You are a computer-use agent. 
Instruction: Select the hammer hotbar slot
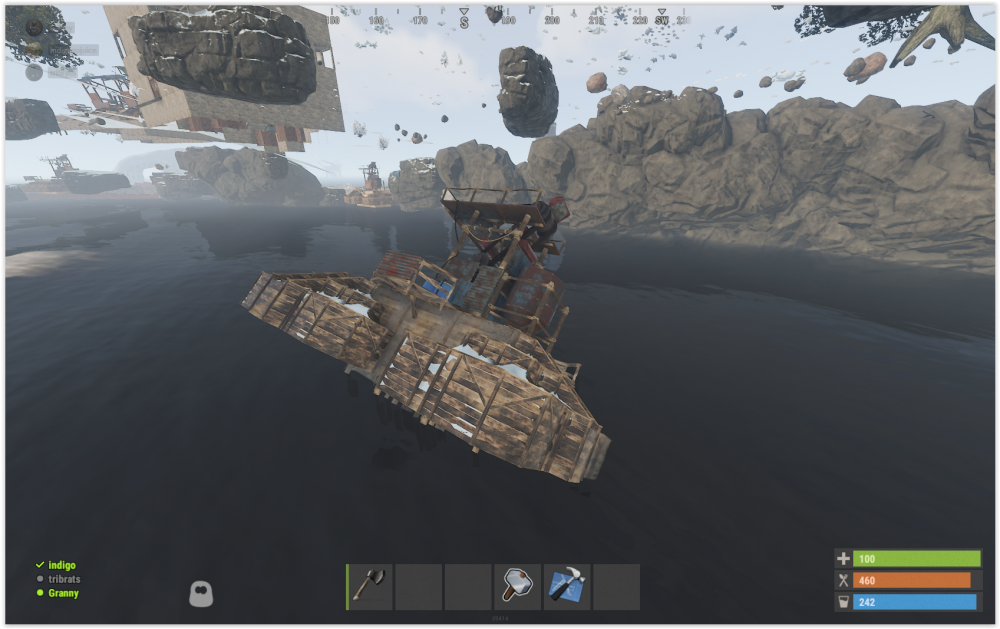(x=518, y=587)
